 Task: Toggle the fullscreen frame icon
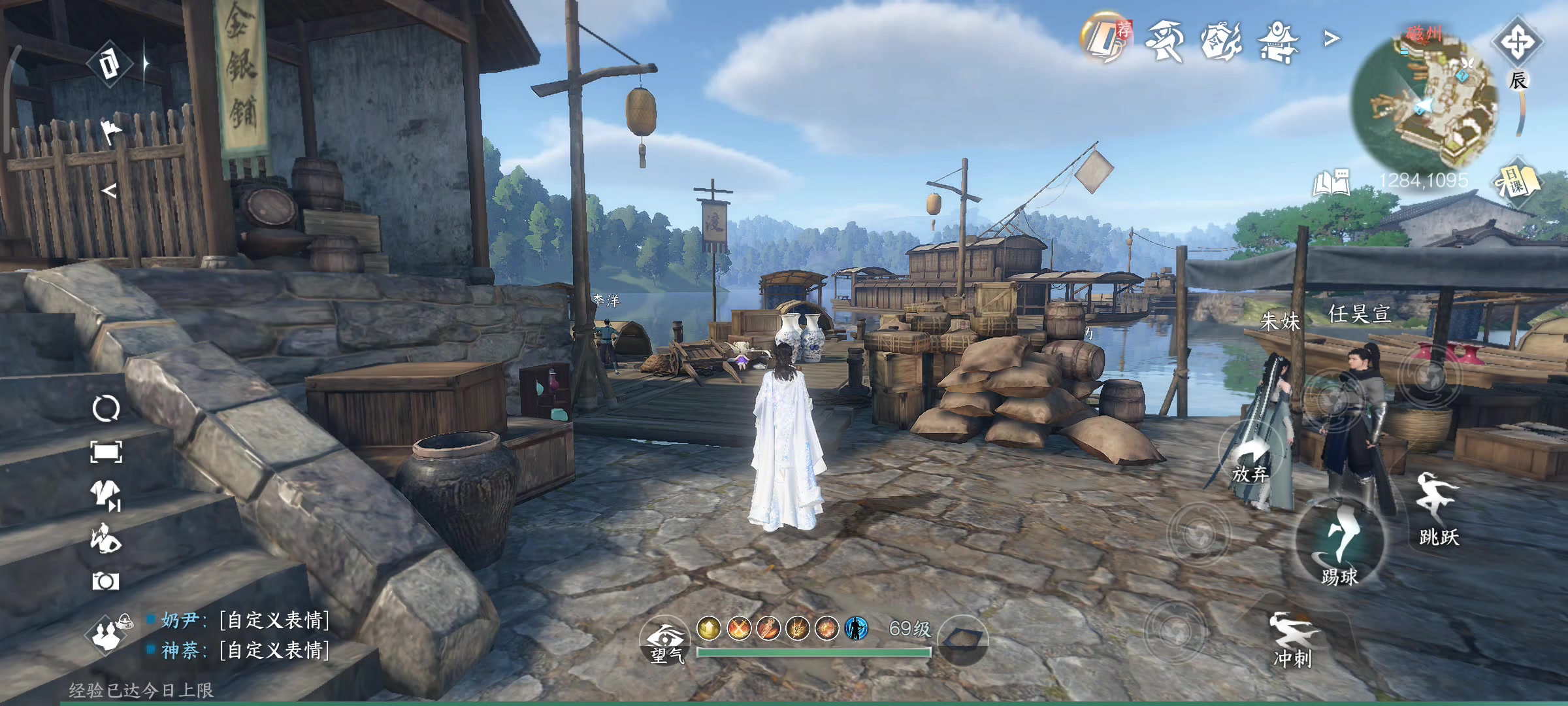(x=106, y=452)
